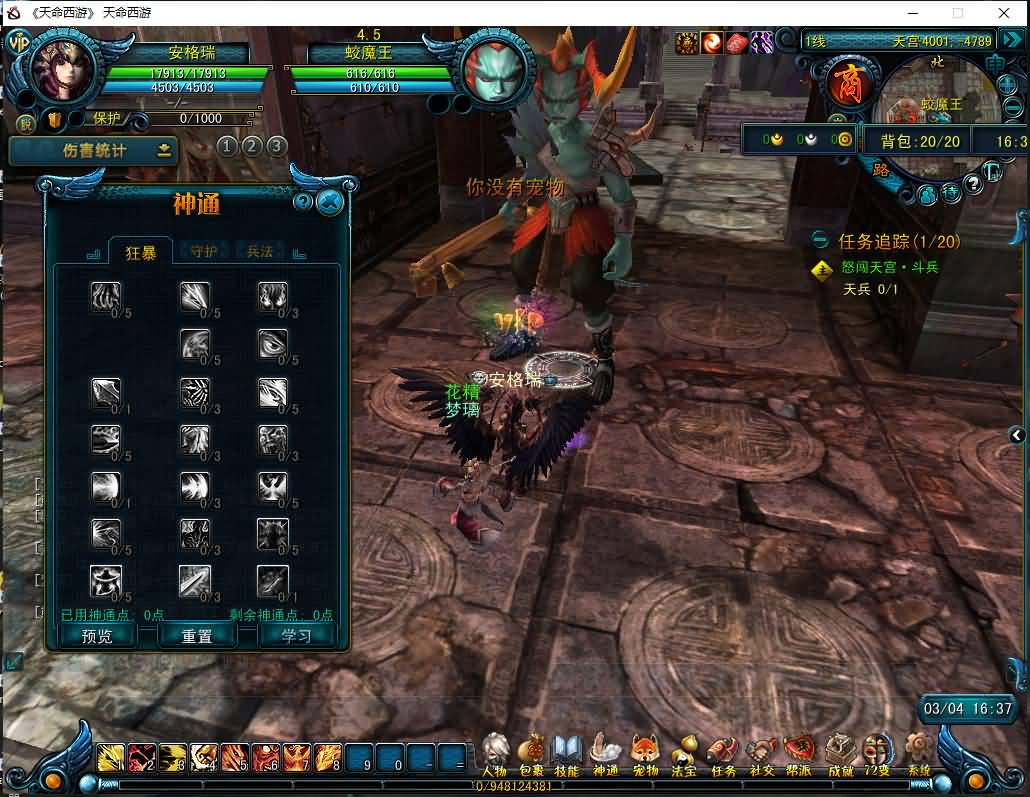The height and width of the screenshot is (797, 1030).
Task: Close the 神通 panel
Action: coord(330,203)
